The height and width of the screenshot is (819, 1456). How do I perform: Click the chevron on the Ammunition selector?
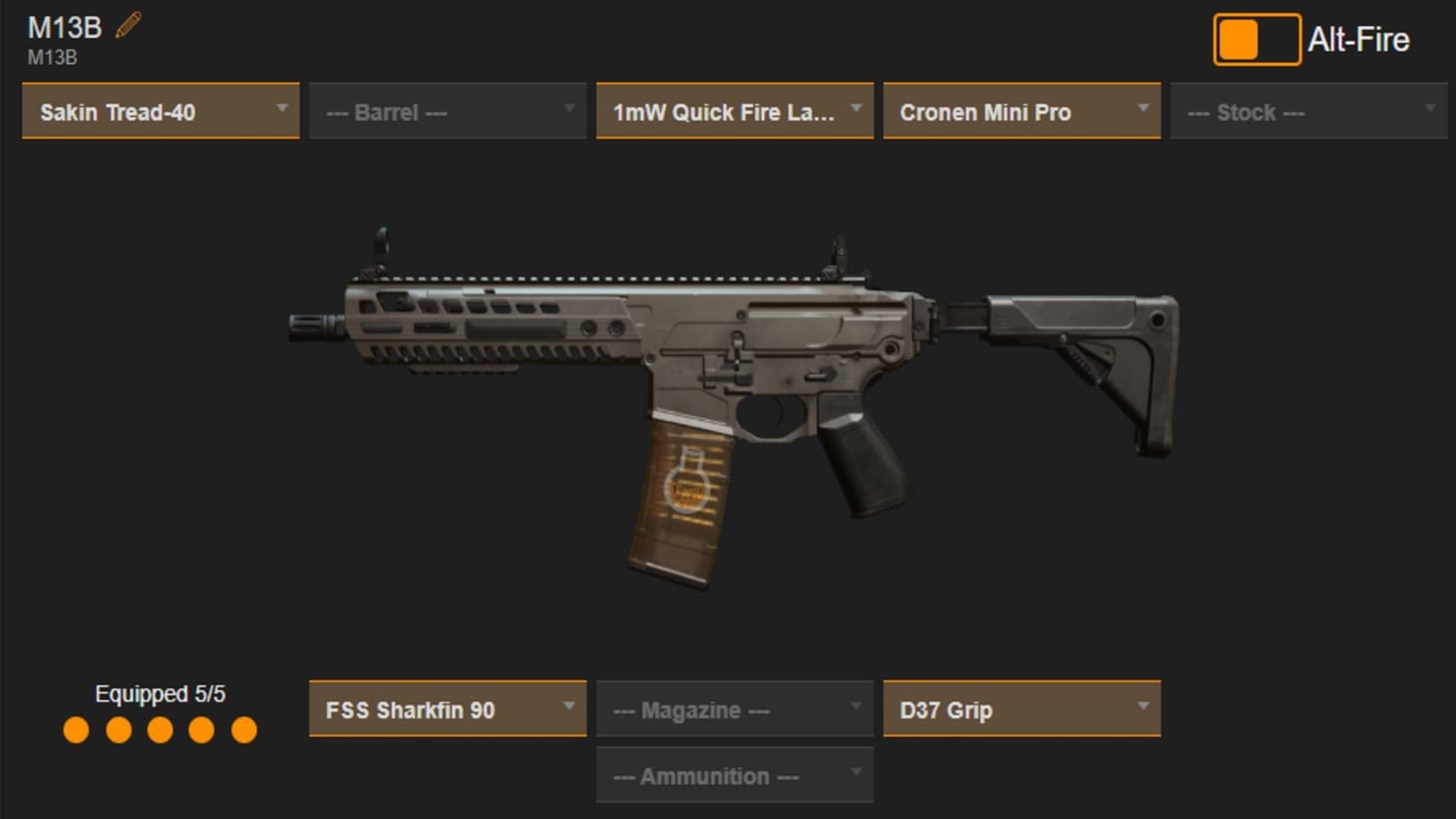pos(857,774)
